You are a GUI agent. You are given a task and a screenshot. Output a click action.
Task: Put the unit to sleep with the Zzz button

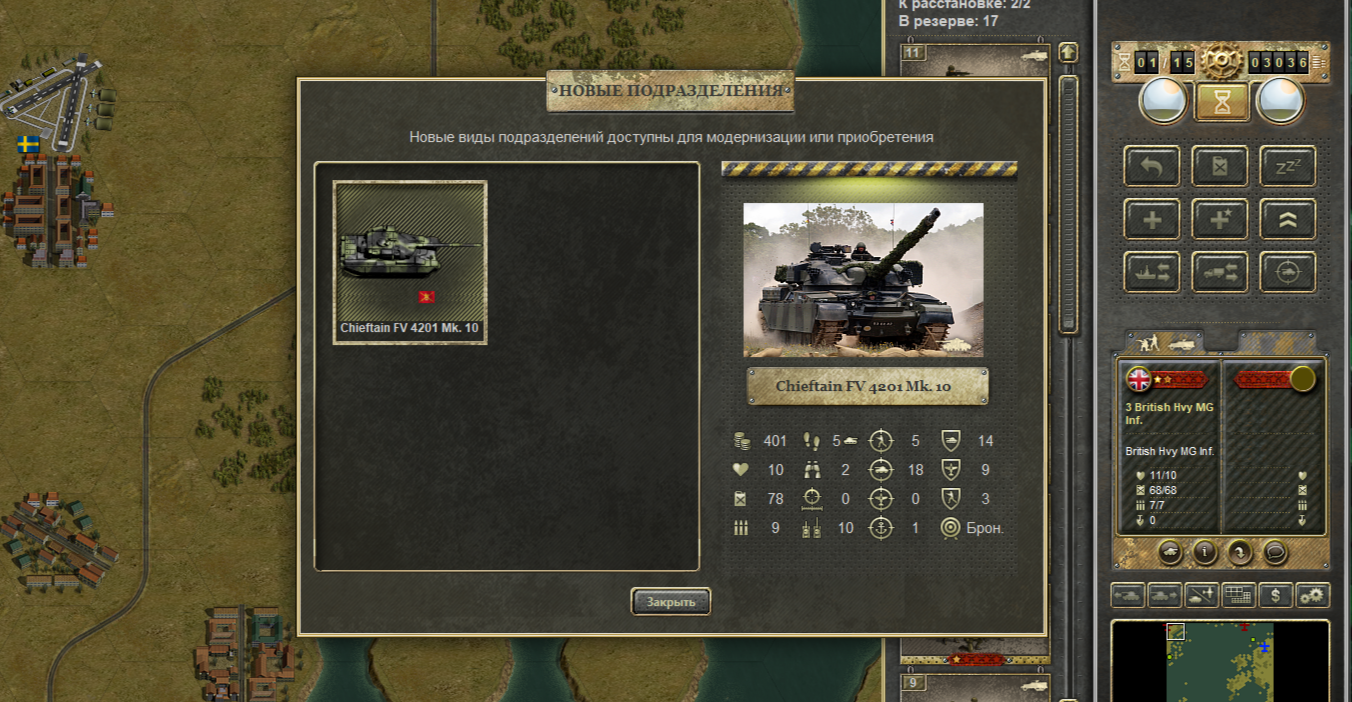[x=1287, y=167]
